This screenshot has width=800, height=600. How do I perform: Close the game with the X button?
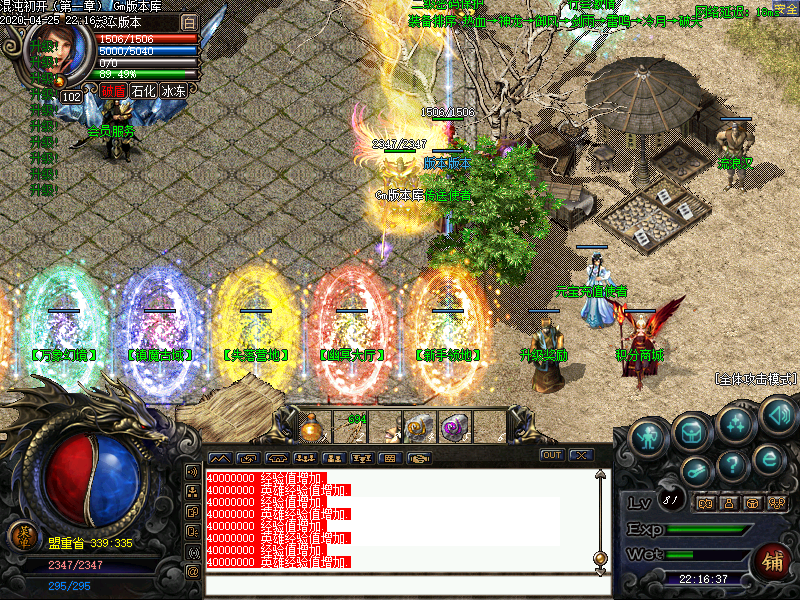tap(581, 455)
